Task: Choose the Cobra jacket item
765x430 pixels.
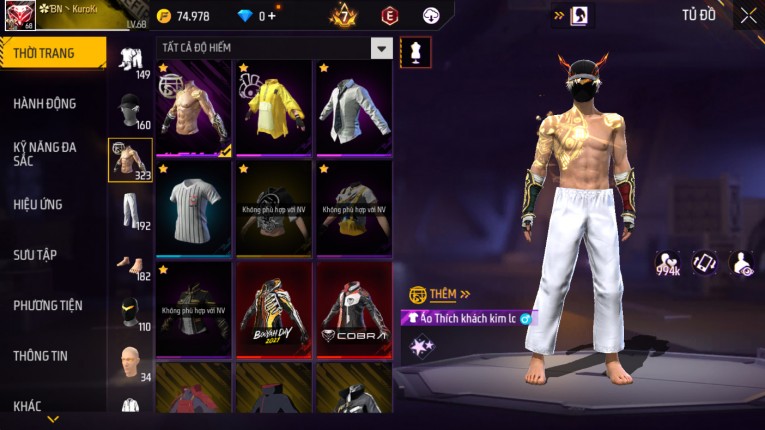Action: [x=354, y=309]
